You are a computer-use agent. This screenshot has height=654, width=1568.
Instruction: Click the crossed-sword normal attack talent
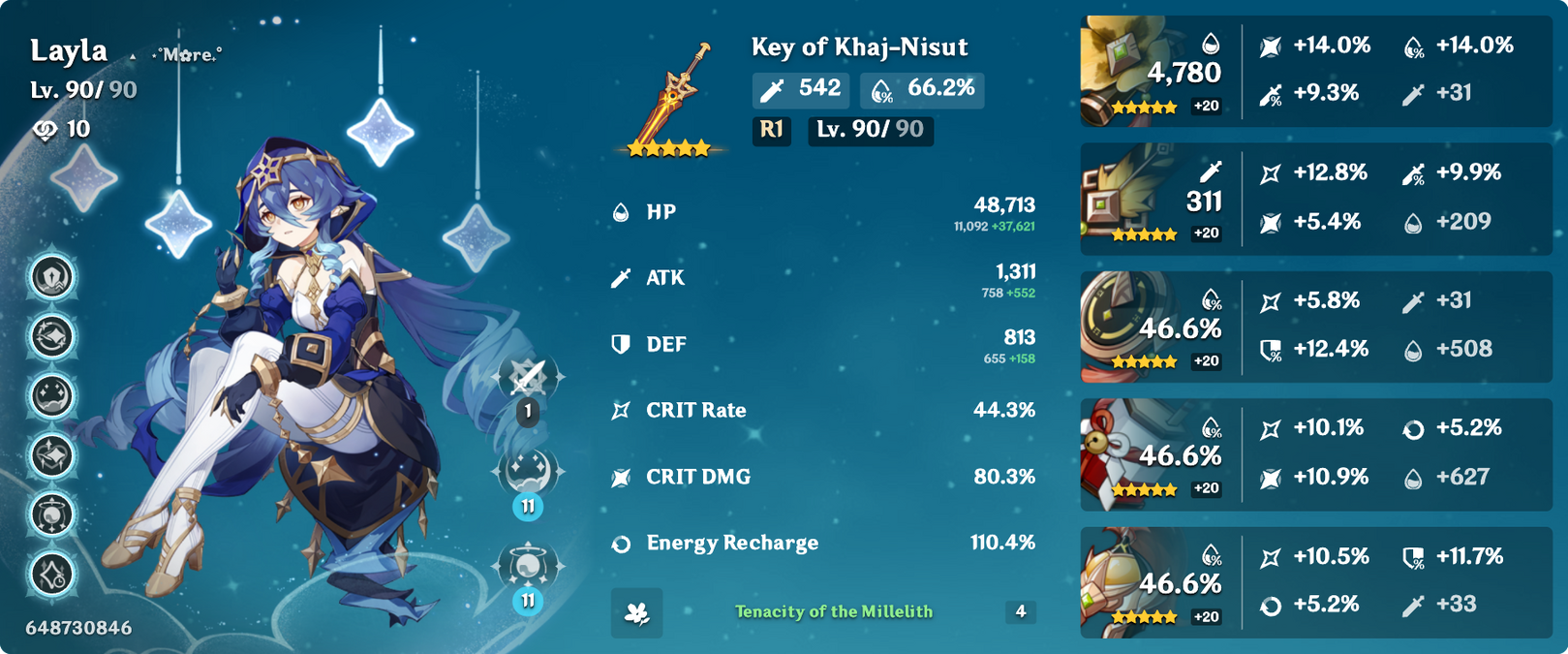(x=528, y=377)
